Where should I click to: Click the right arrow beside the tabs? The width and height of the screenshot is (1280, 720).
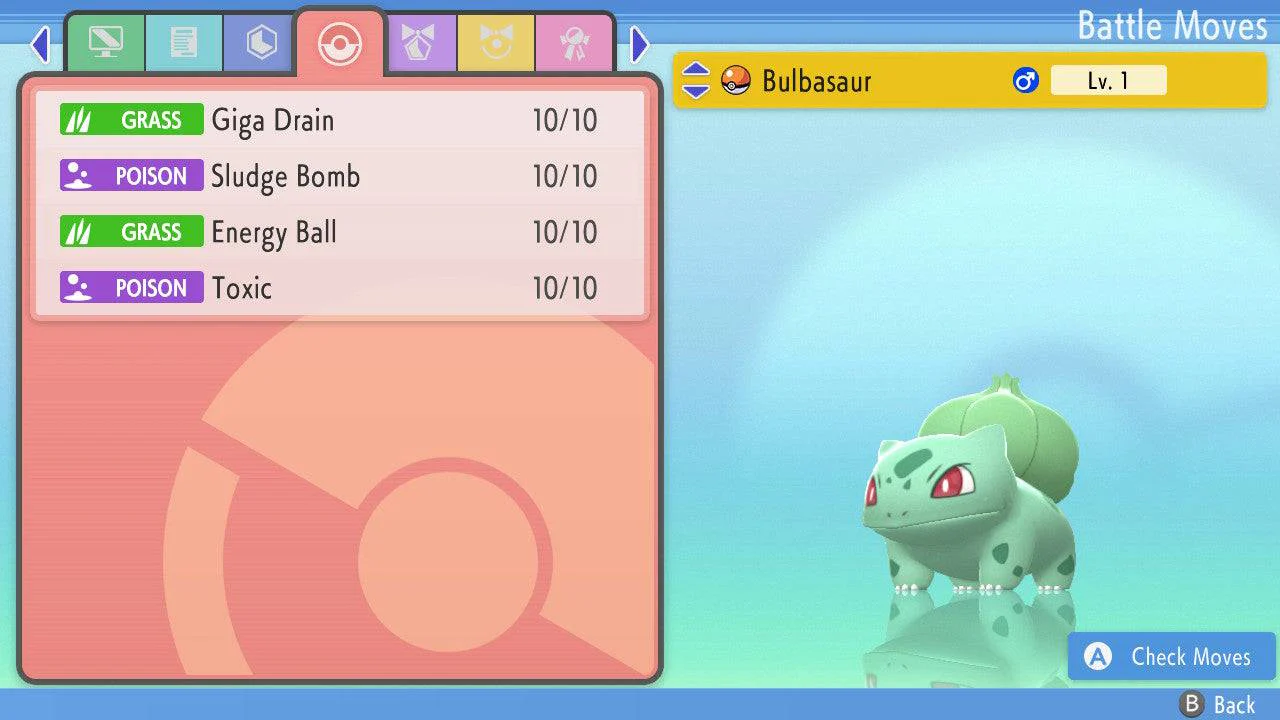640,44
